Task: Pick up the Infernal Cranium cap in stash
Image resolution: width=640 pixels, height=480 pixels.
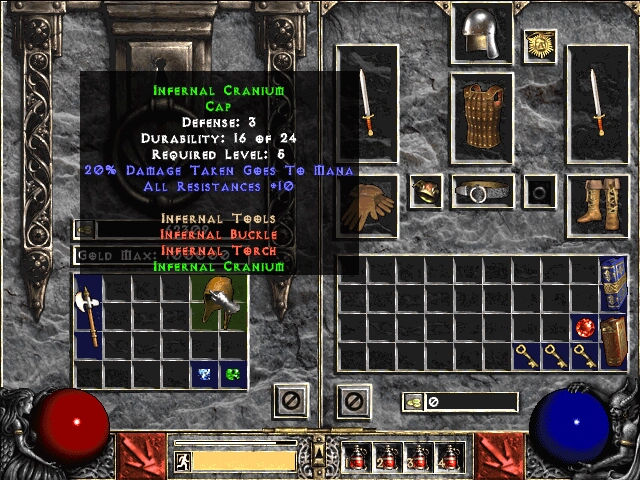Action: (220, 303)
